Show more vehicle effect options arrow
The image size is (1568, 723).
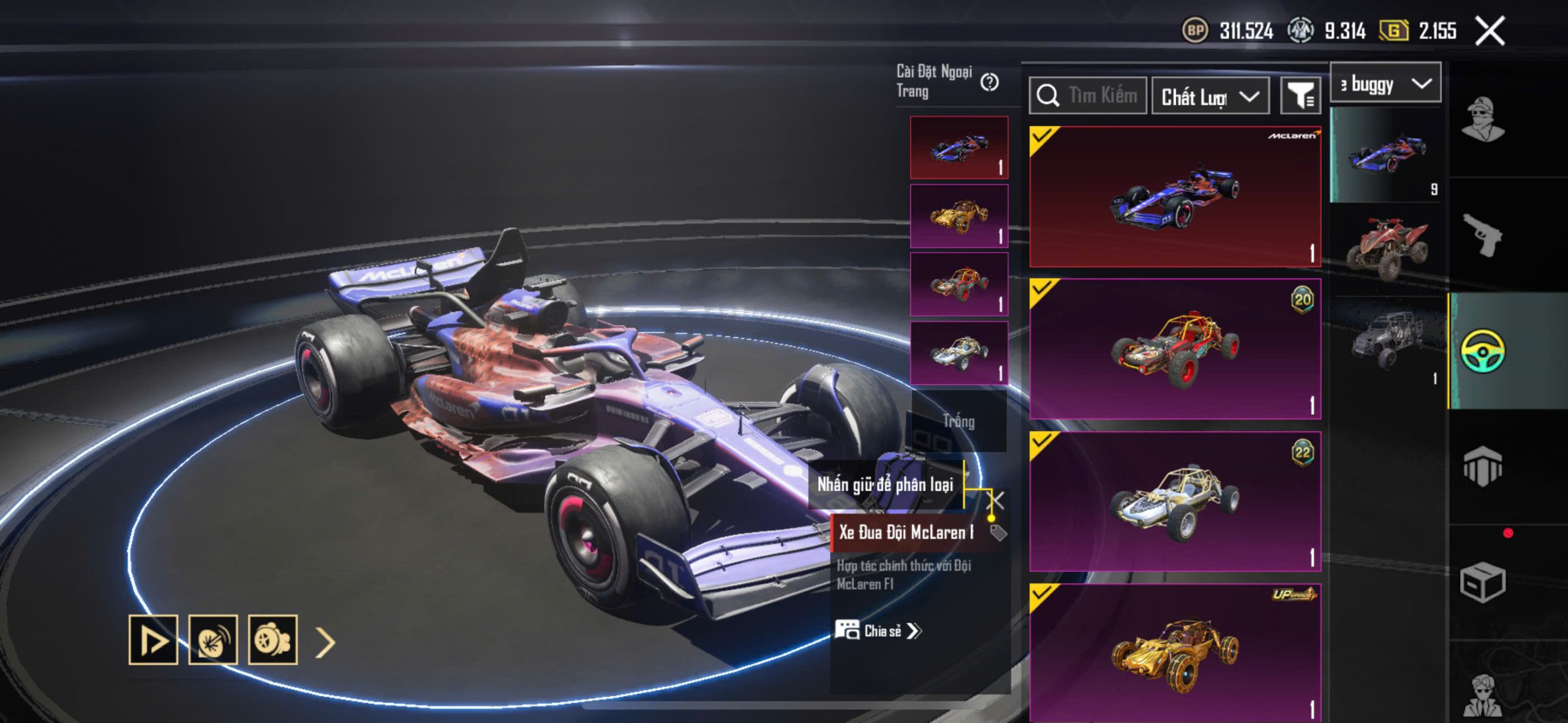click(325, 642)
